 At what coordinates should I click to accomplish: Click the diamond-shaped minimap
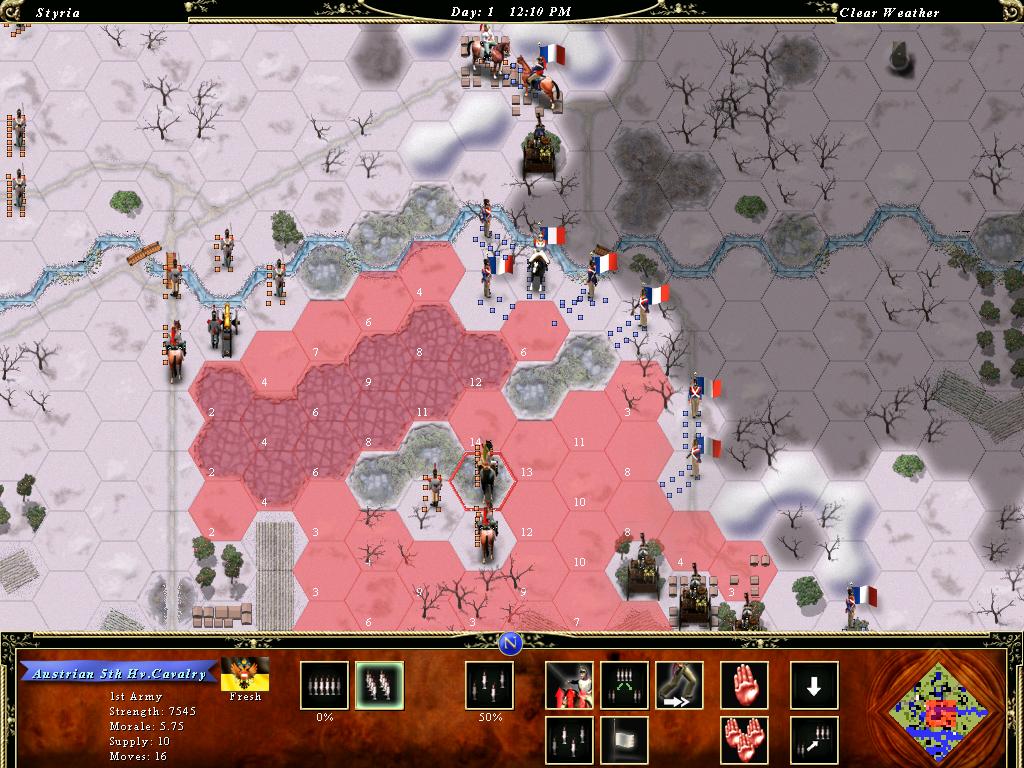pos(938,712)
